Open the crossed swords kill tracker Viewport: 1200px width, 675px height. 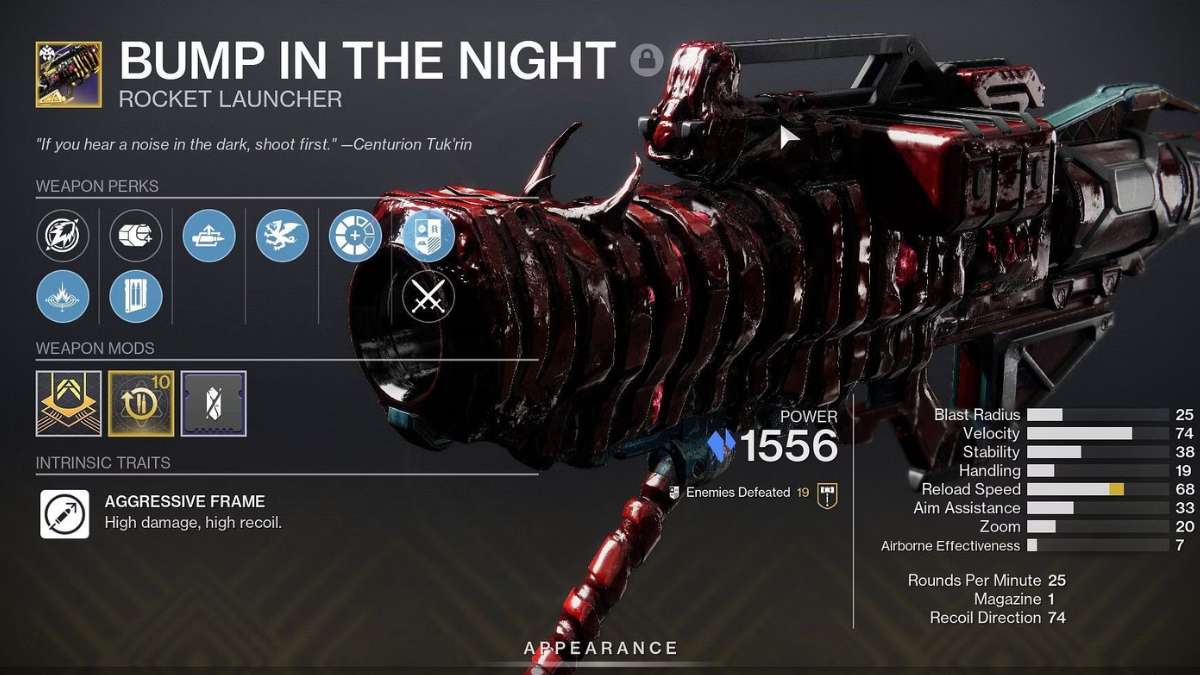click(x=428, y=297)
